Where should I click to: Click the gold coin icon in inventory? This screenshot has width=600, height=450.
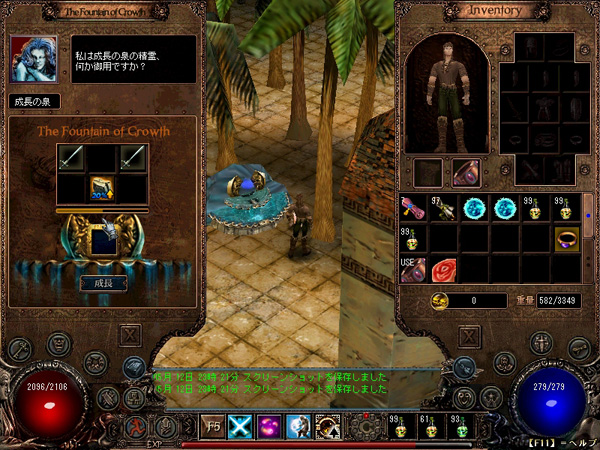pos(440,301)
